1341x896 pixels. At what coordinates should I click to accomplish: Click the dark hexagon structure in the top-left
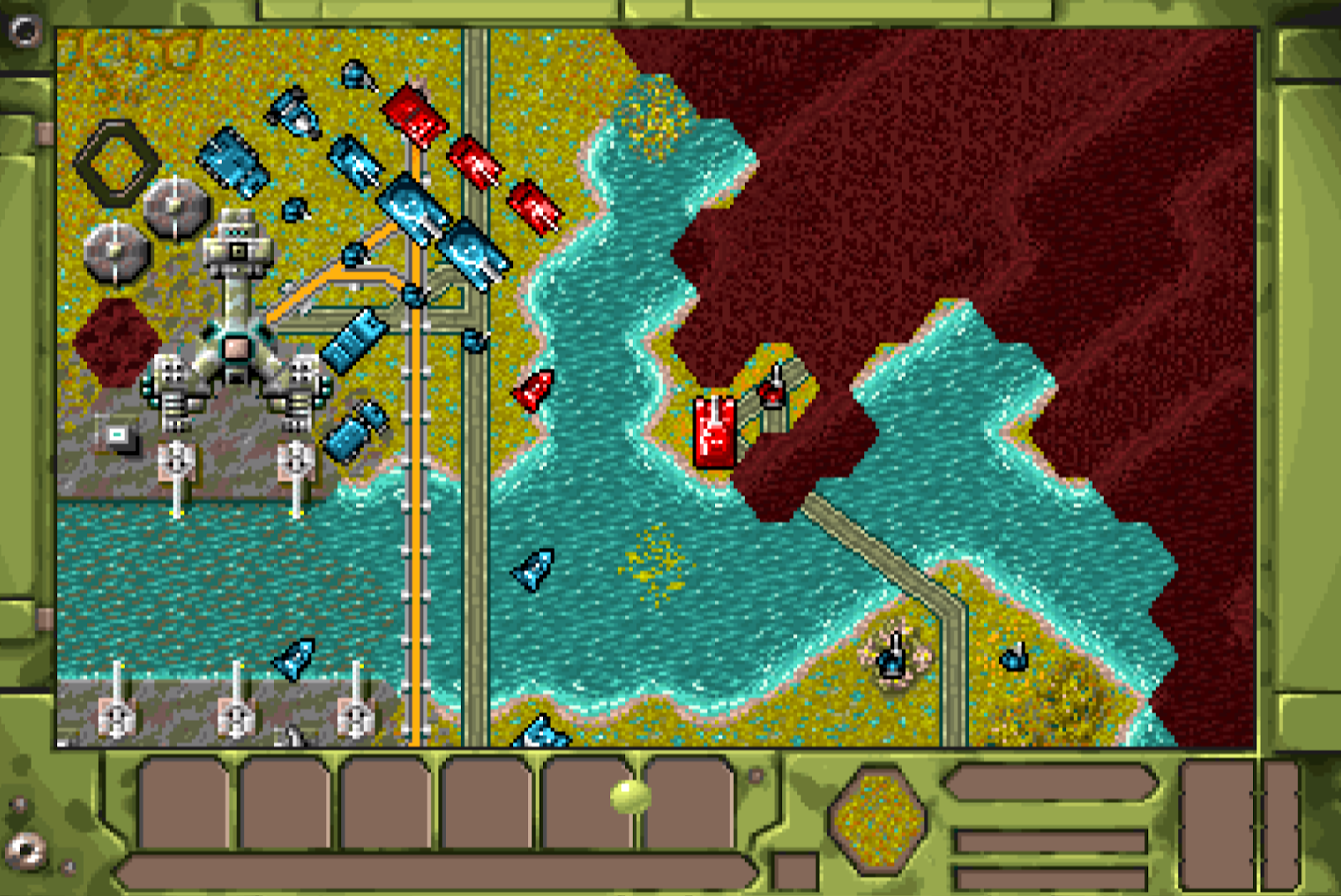[115, 160]
